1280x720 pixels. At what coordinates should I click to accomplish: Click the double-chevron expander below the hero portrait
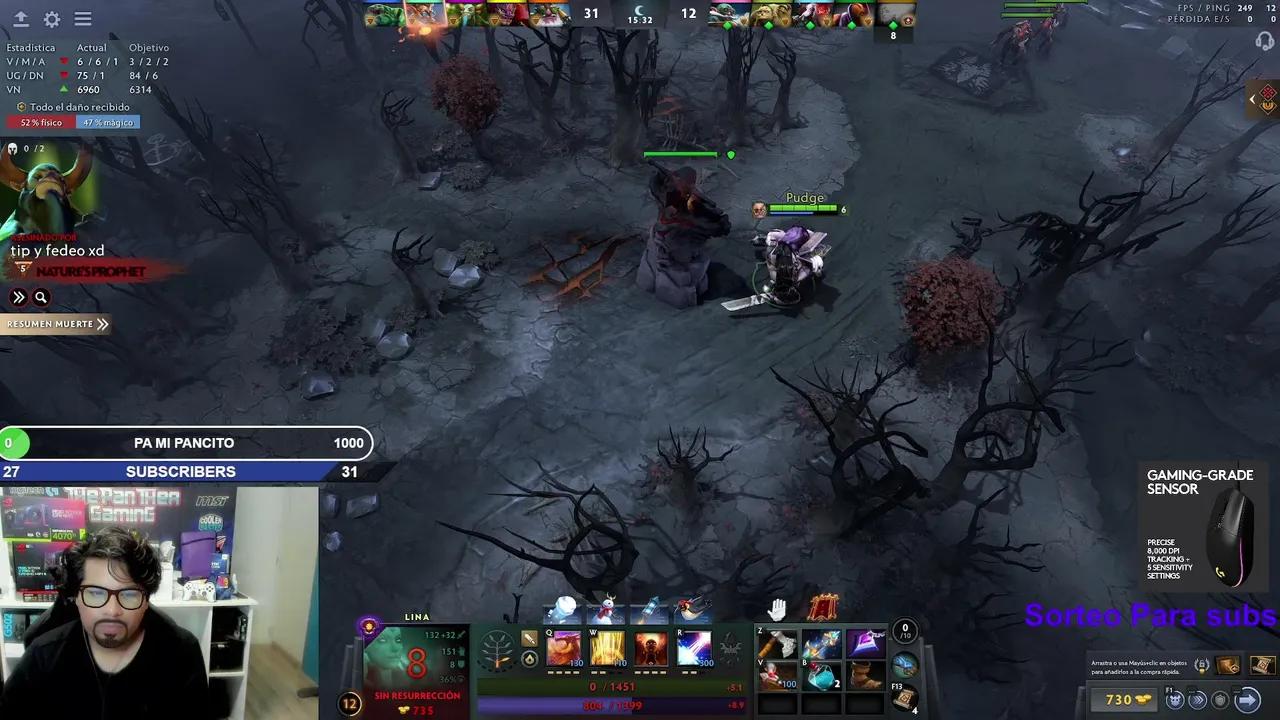[x=18, y=297]
